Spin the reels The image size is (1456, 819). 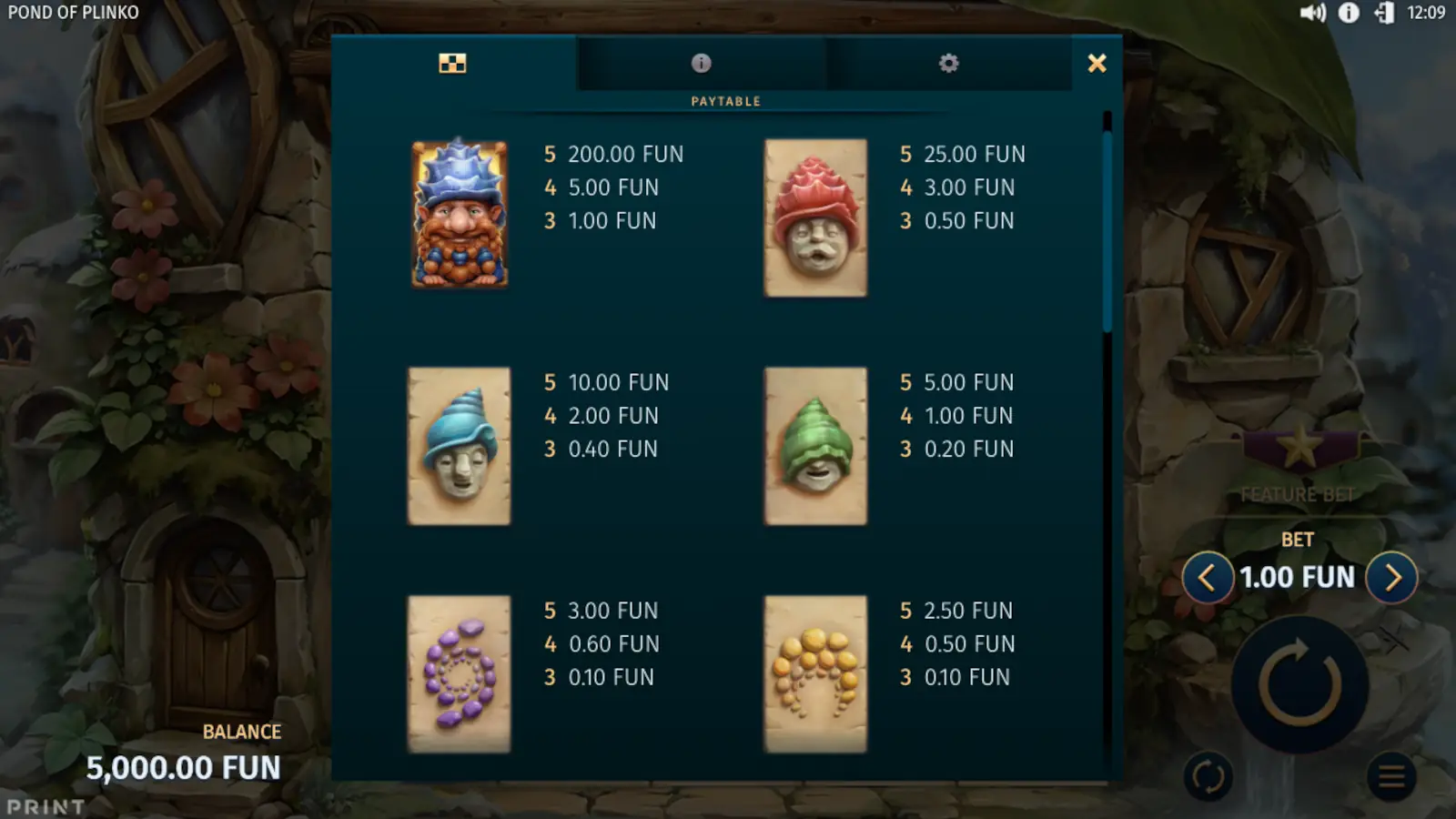point(1299,683)
